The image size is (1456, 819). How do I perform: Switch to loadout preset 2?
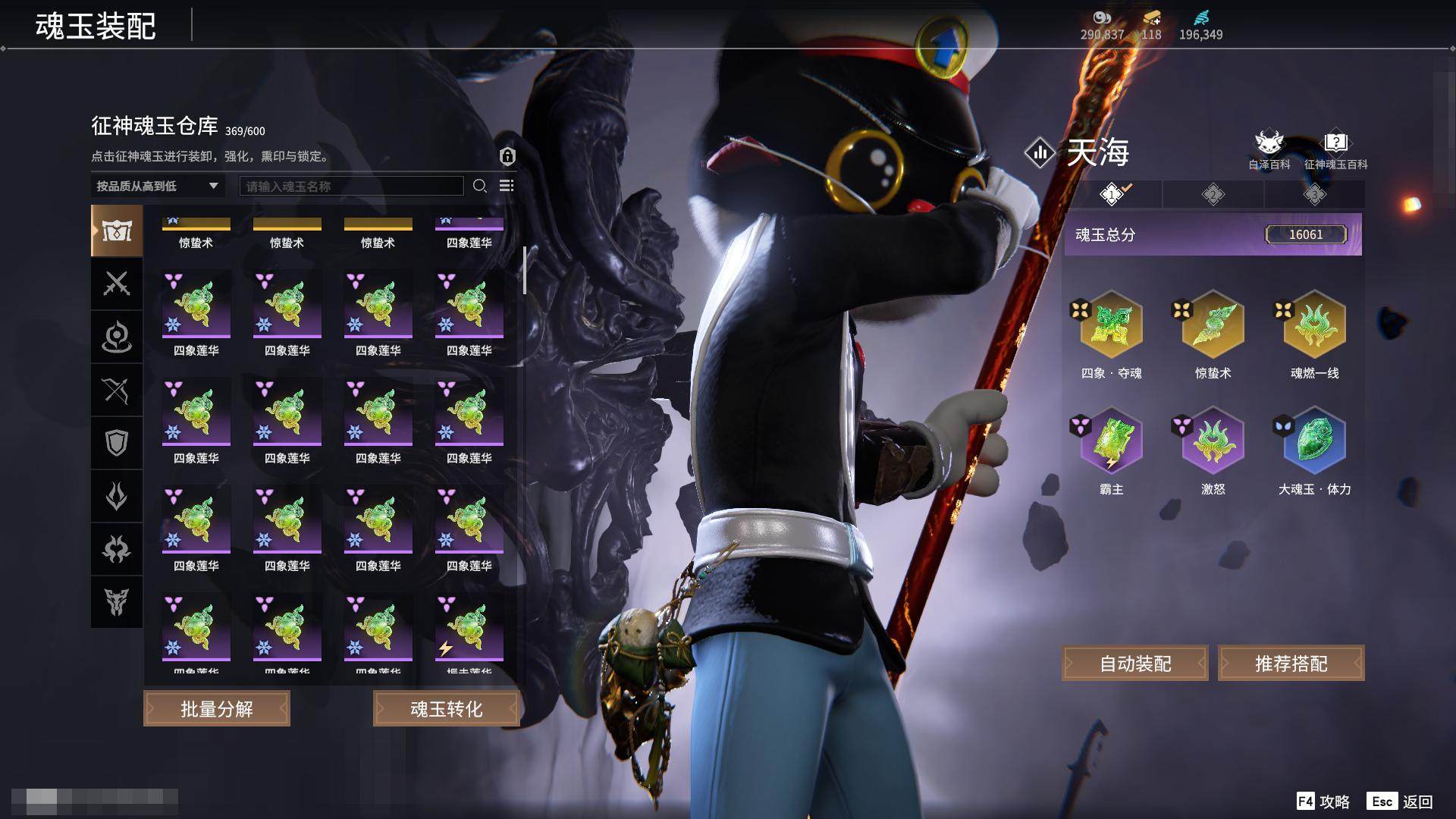(x=1213, y=195)
